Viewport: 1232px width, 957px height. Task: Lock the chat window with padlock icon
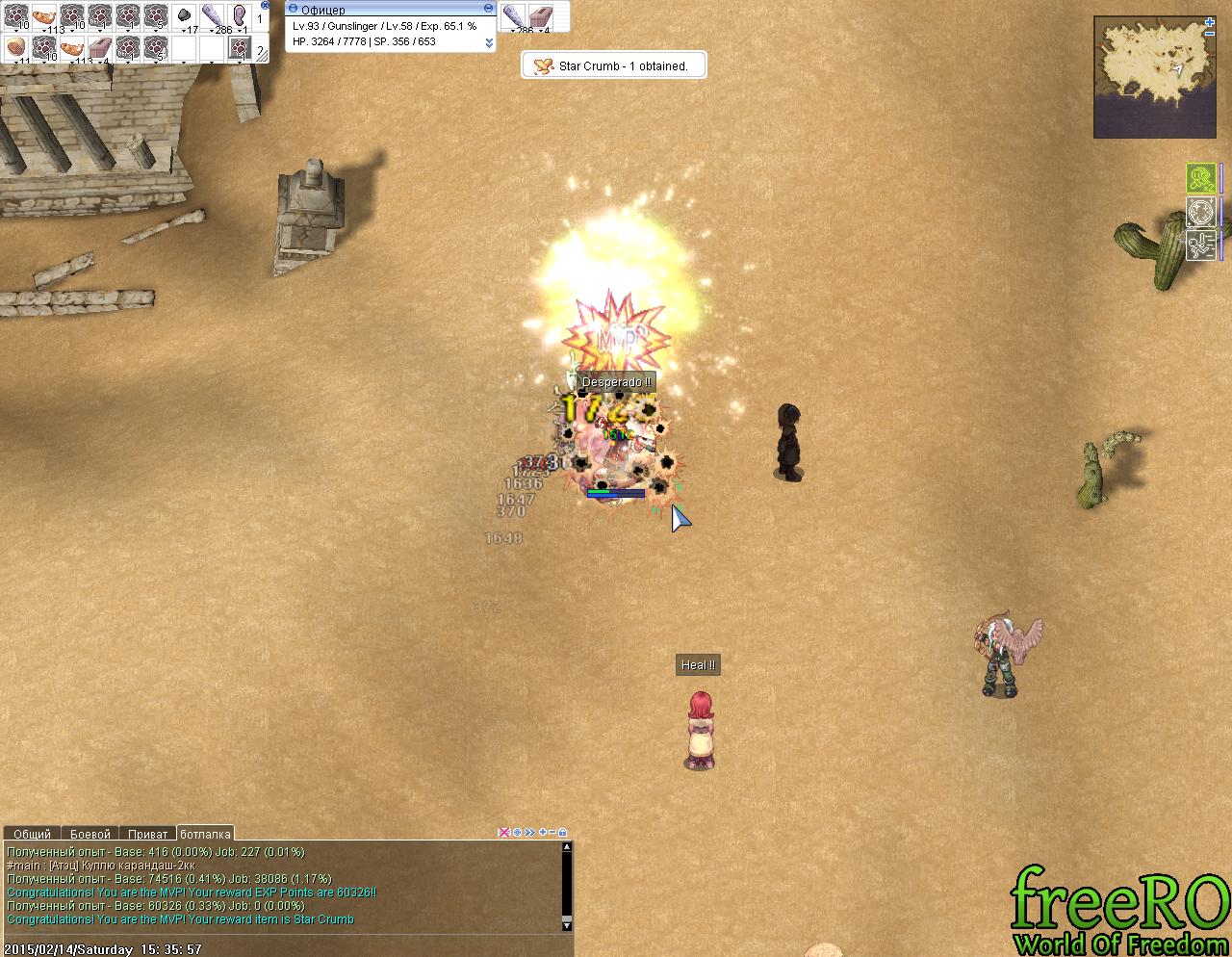[563, 833]
